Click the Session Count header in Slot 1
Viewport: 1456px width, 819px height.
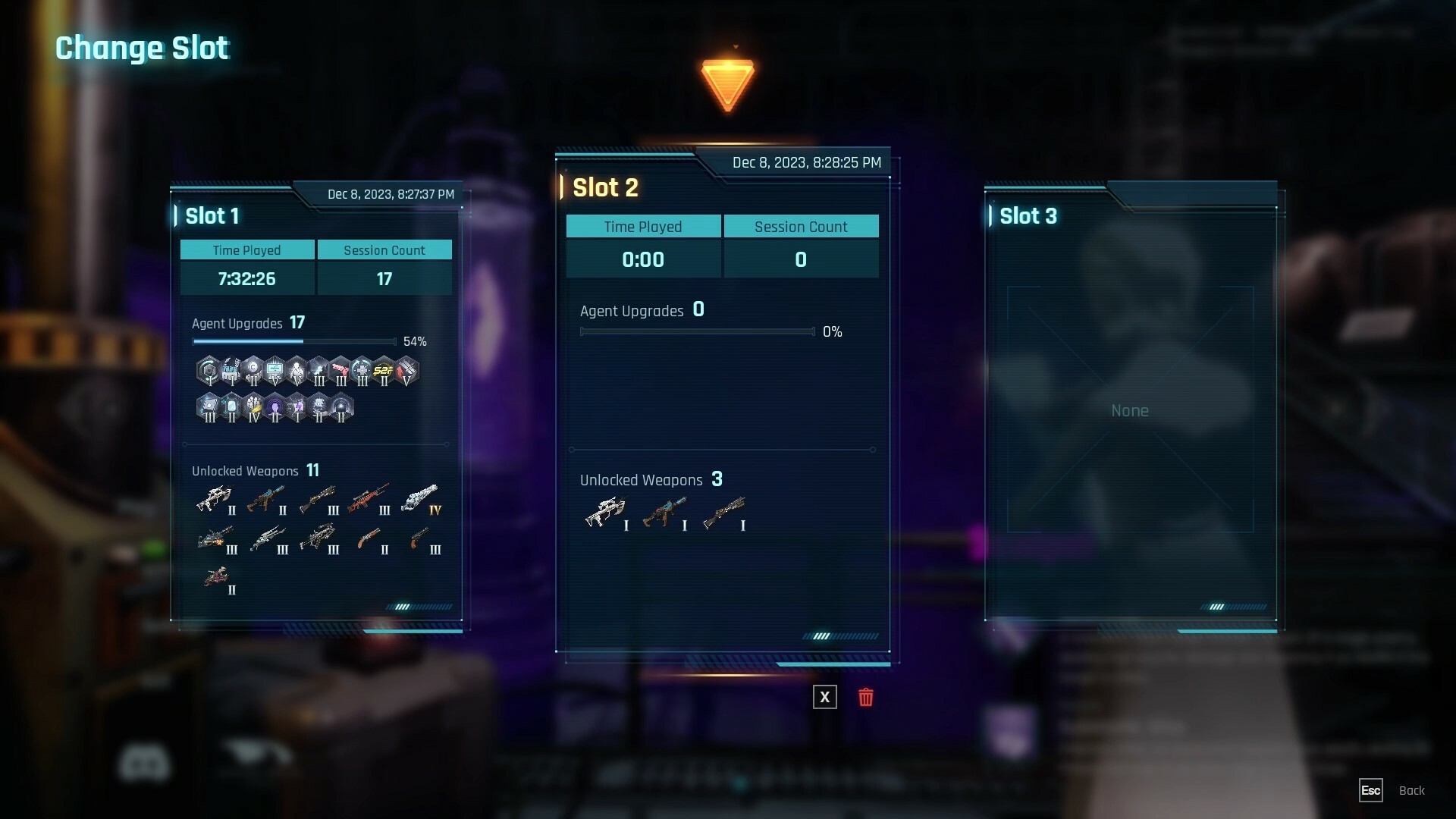[384, 249]
